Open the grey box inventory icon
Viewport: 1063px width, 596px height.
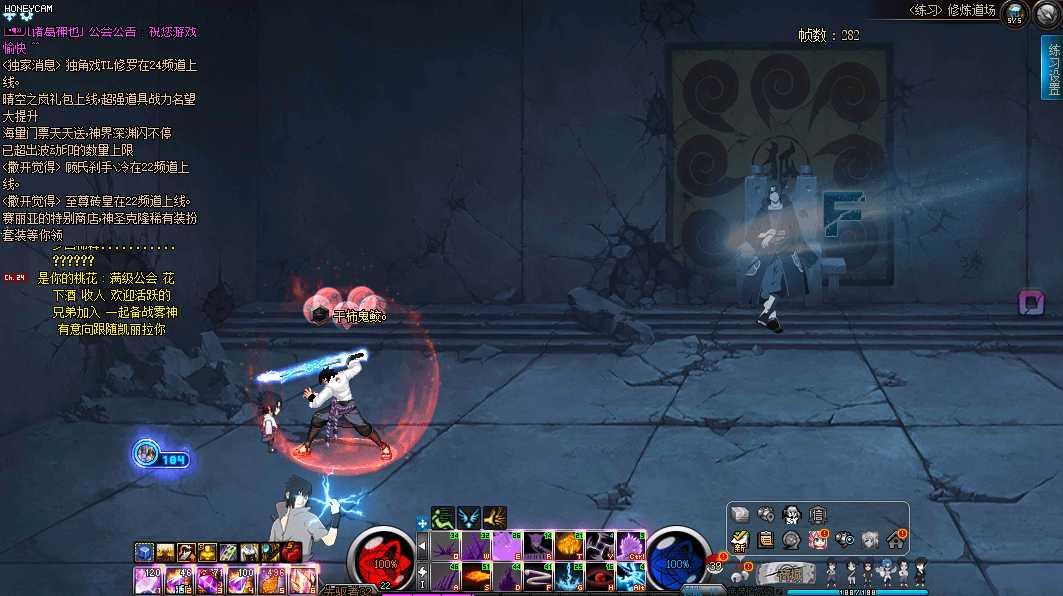pyautogui.click(x=740, y=514)
